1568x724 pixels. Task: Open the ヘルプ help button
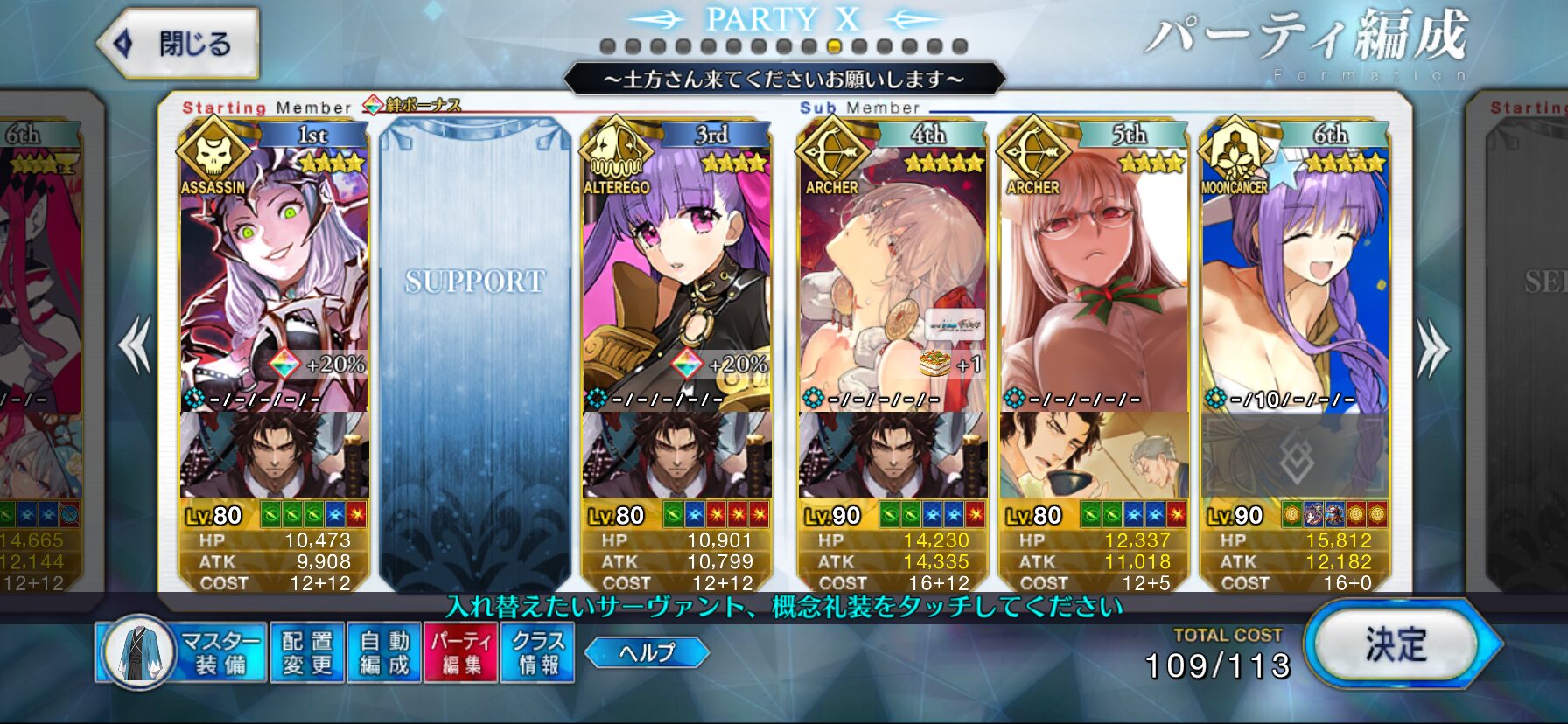[x=647, y=652]
